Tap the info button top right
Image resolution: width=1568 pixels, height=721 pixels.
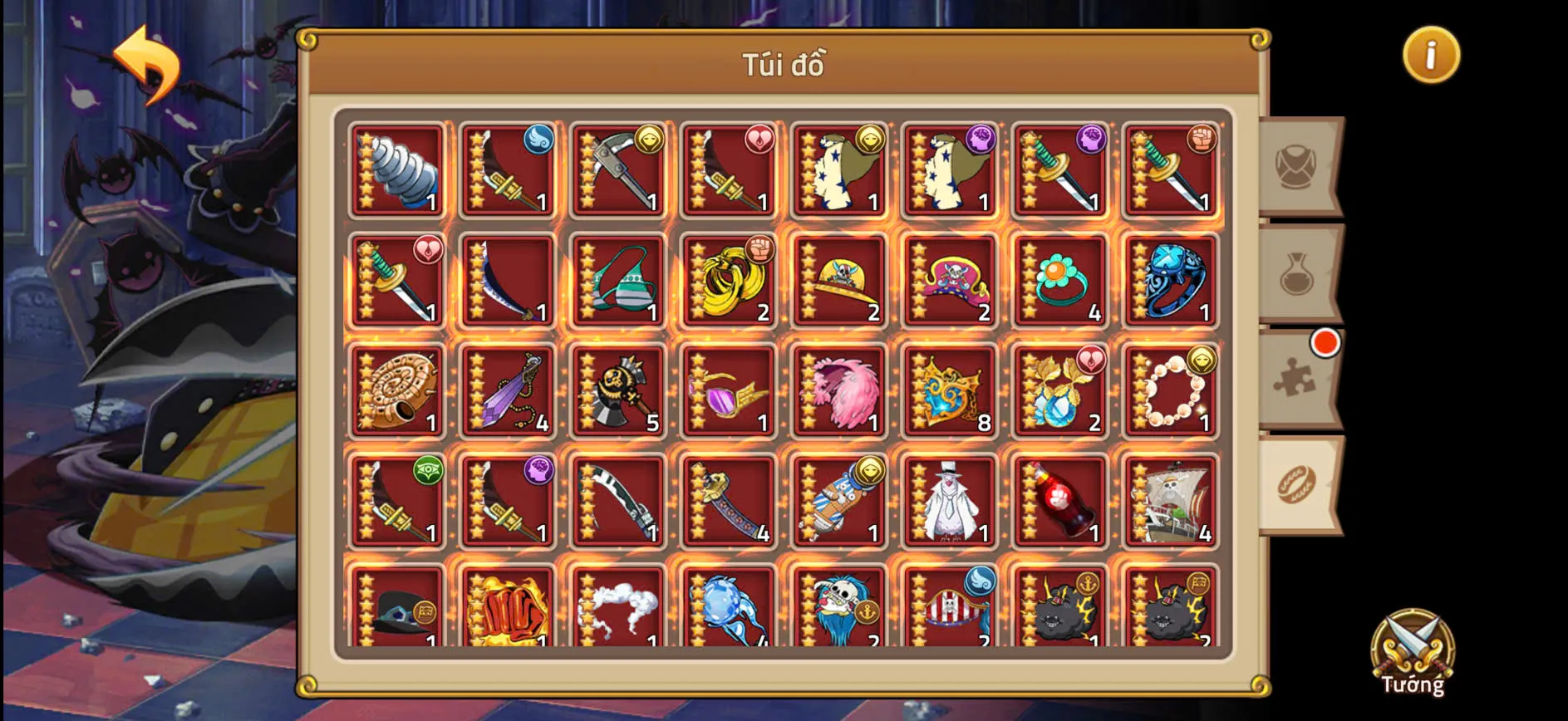(x=1431, y=55)
